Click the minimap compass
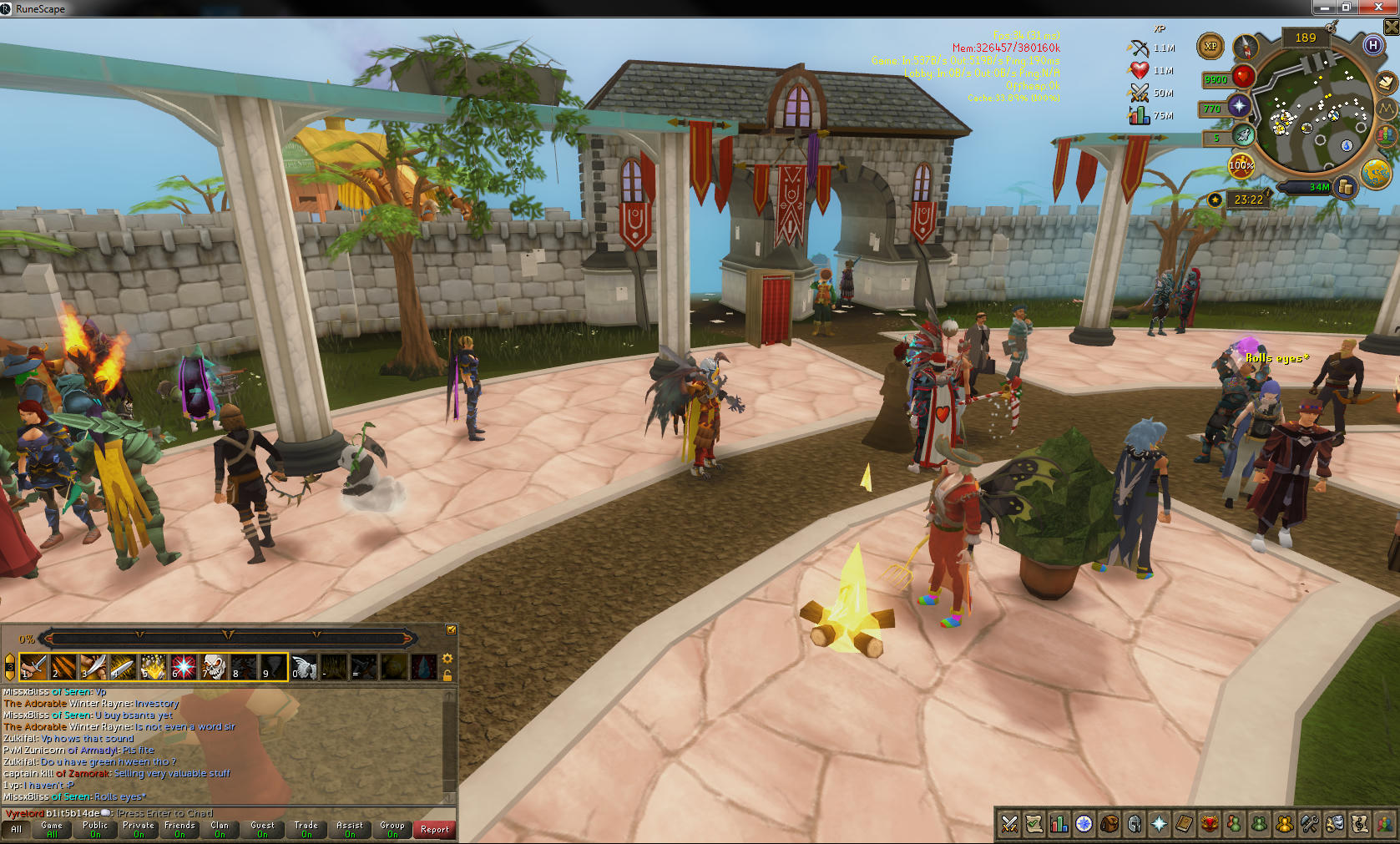This screenshot has height=844, width=1400. 1245,47
